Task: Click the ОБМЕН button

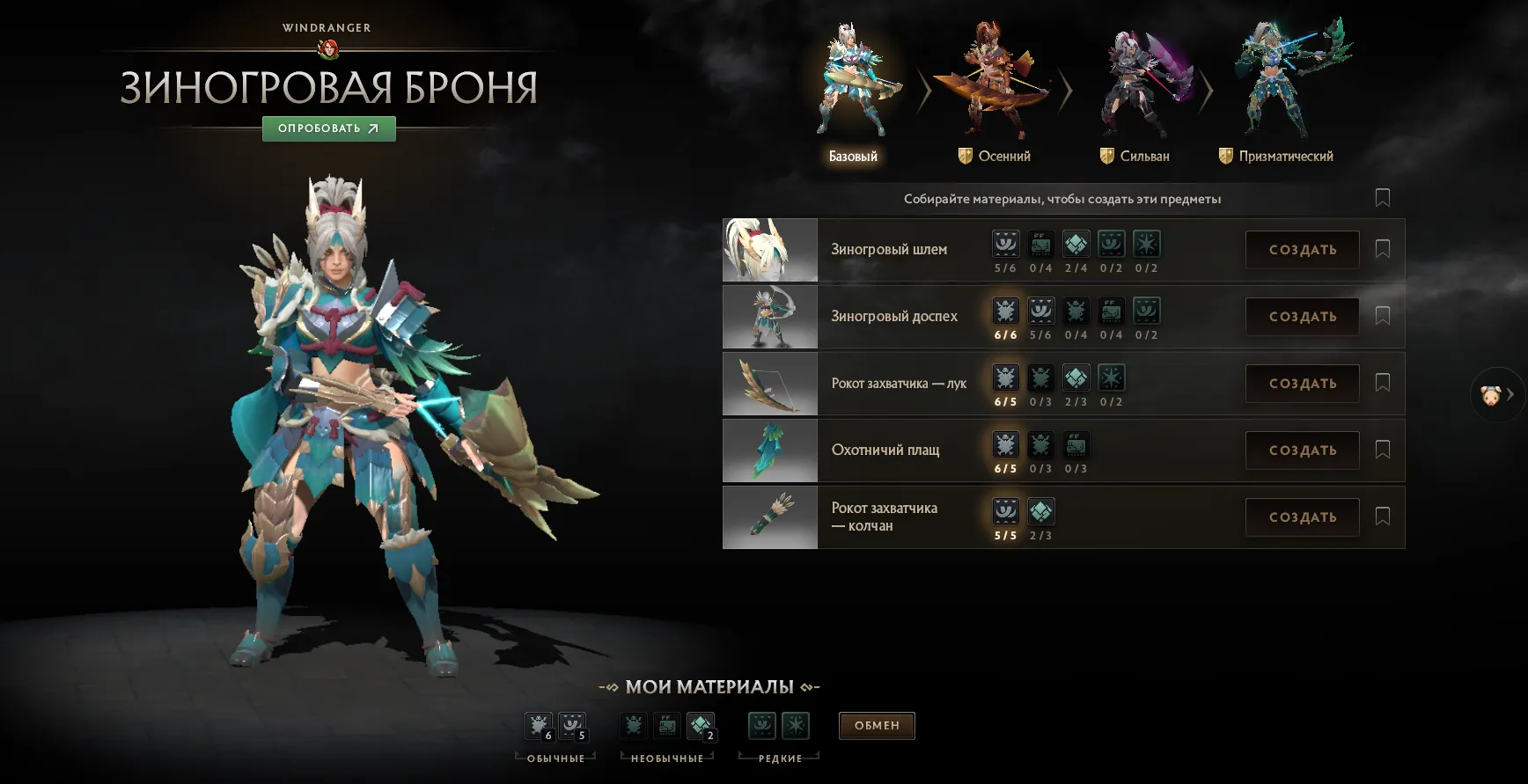Action: pos(876,725)
